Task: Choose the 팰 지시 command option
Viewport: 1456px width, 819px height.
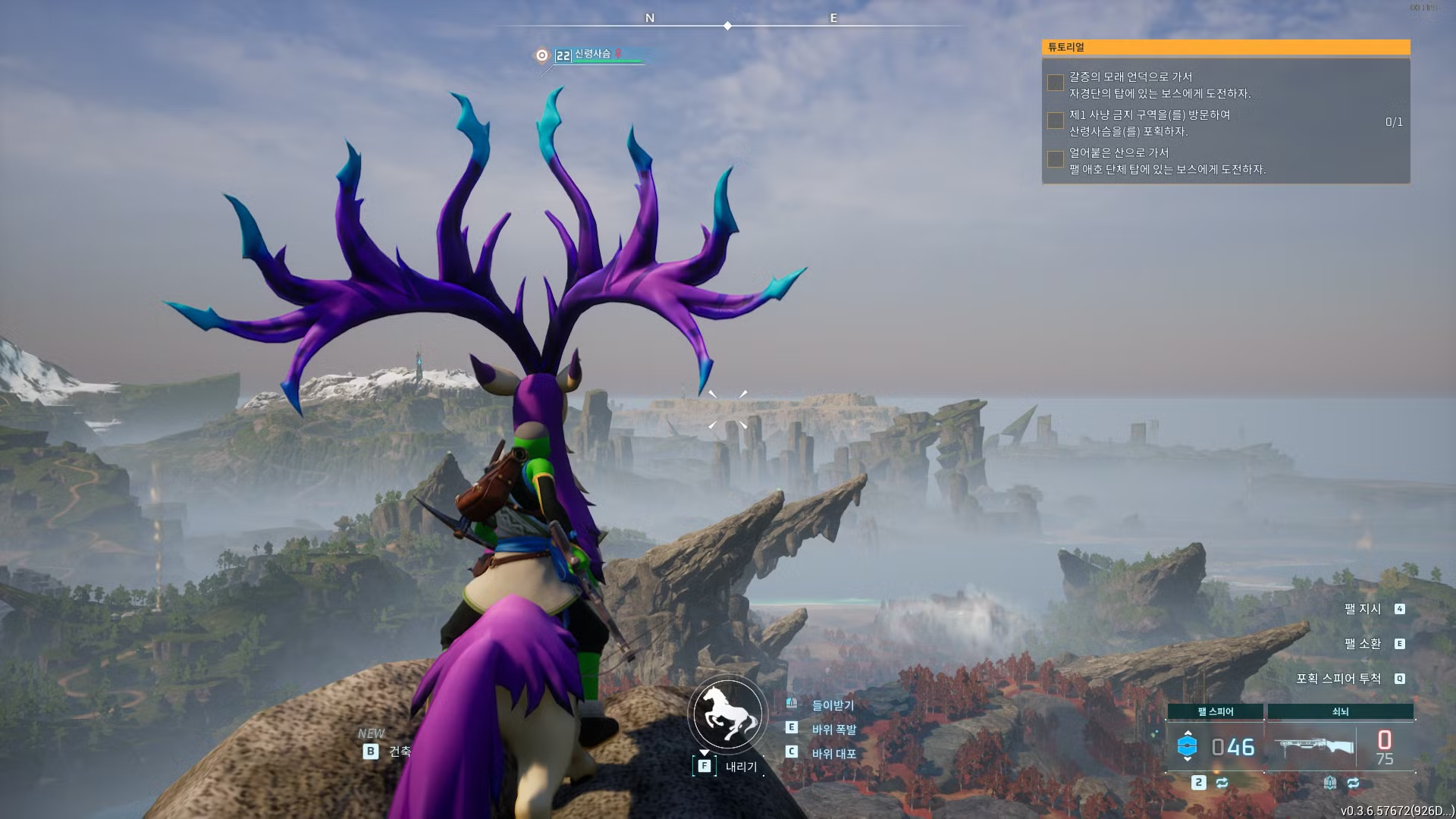Action: [x=1363, y=609]
